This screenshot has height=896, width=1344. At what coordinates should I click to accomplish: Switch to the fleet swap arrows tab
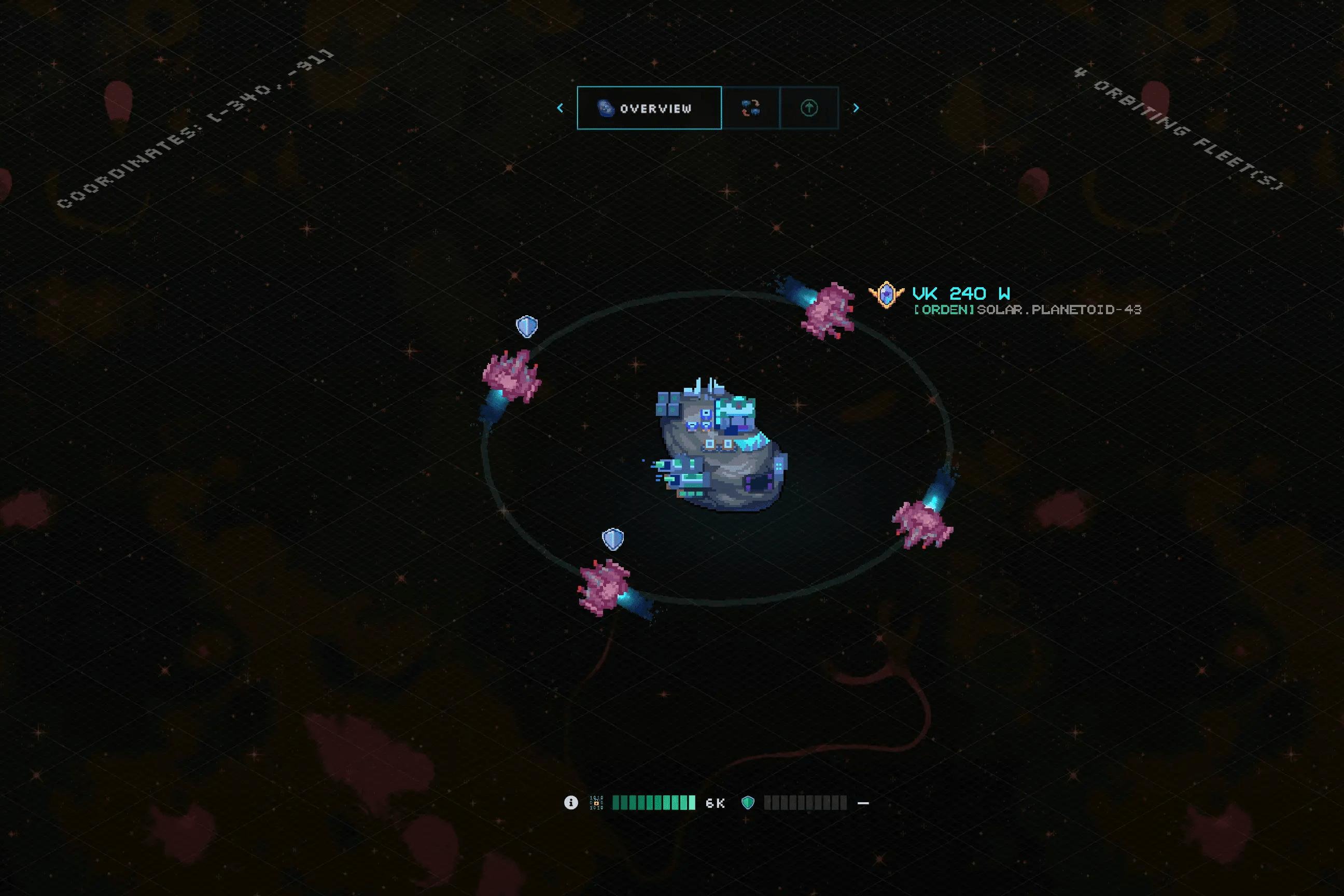coord(750,108)
